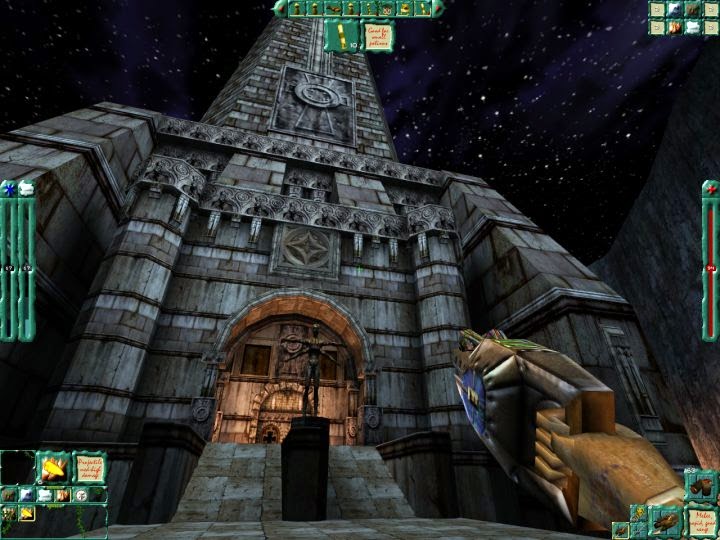The image size is (720, 540).
Task: Click the selected yellow rod item with count 10
Action: coord(342,36)
